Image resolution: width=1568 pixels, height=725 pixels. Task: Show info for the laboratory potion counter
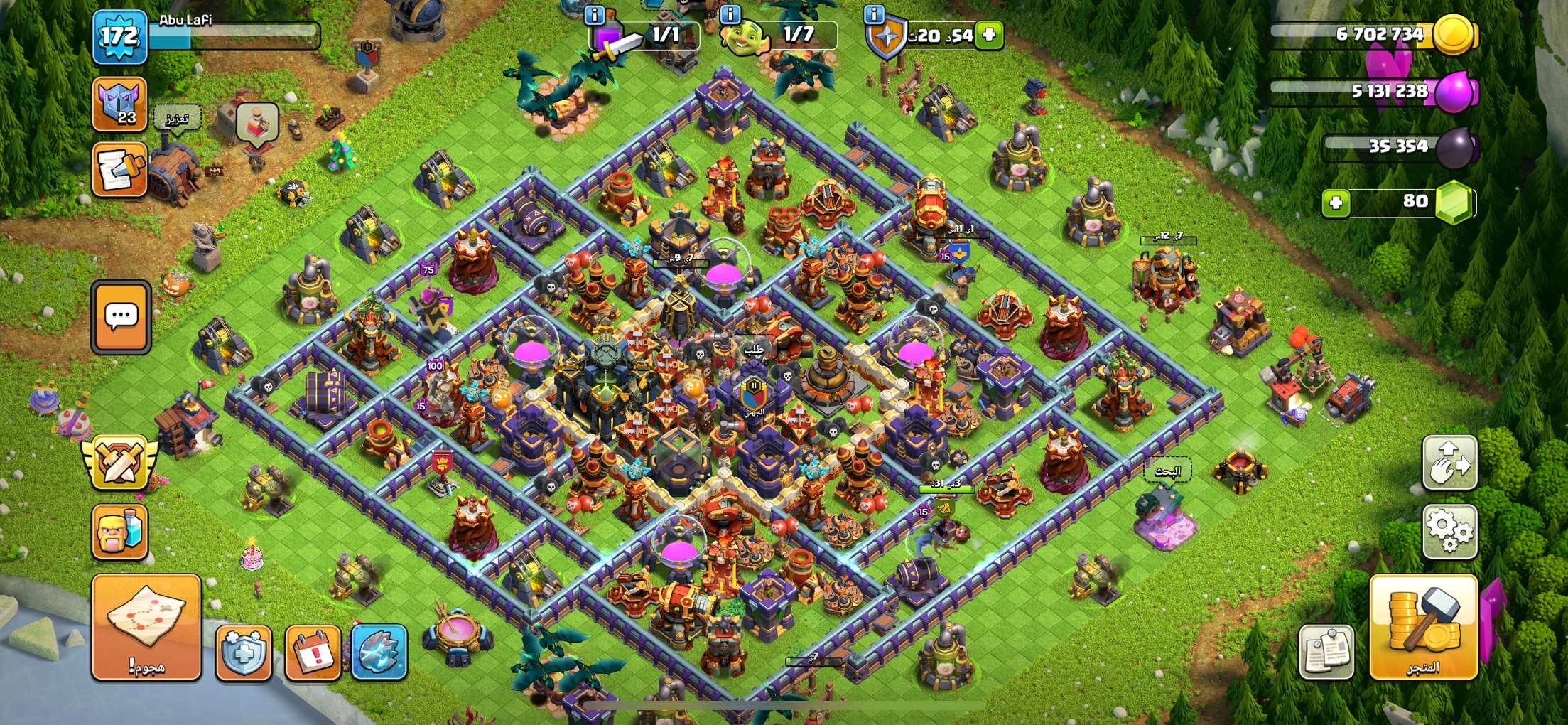(x=594, y=14)
